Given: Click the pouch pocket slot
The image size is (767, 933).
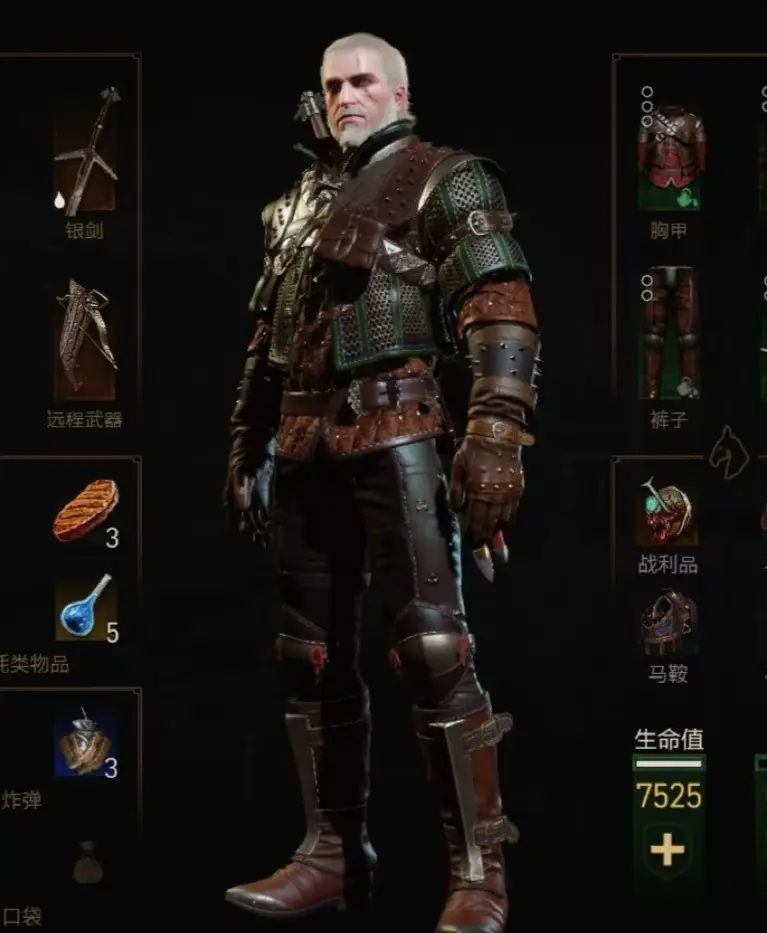Looking at the screenshot, I should (87, 862).
